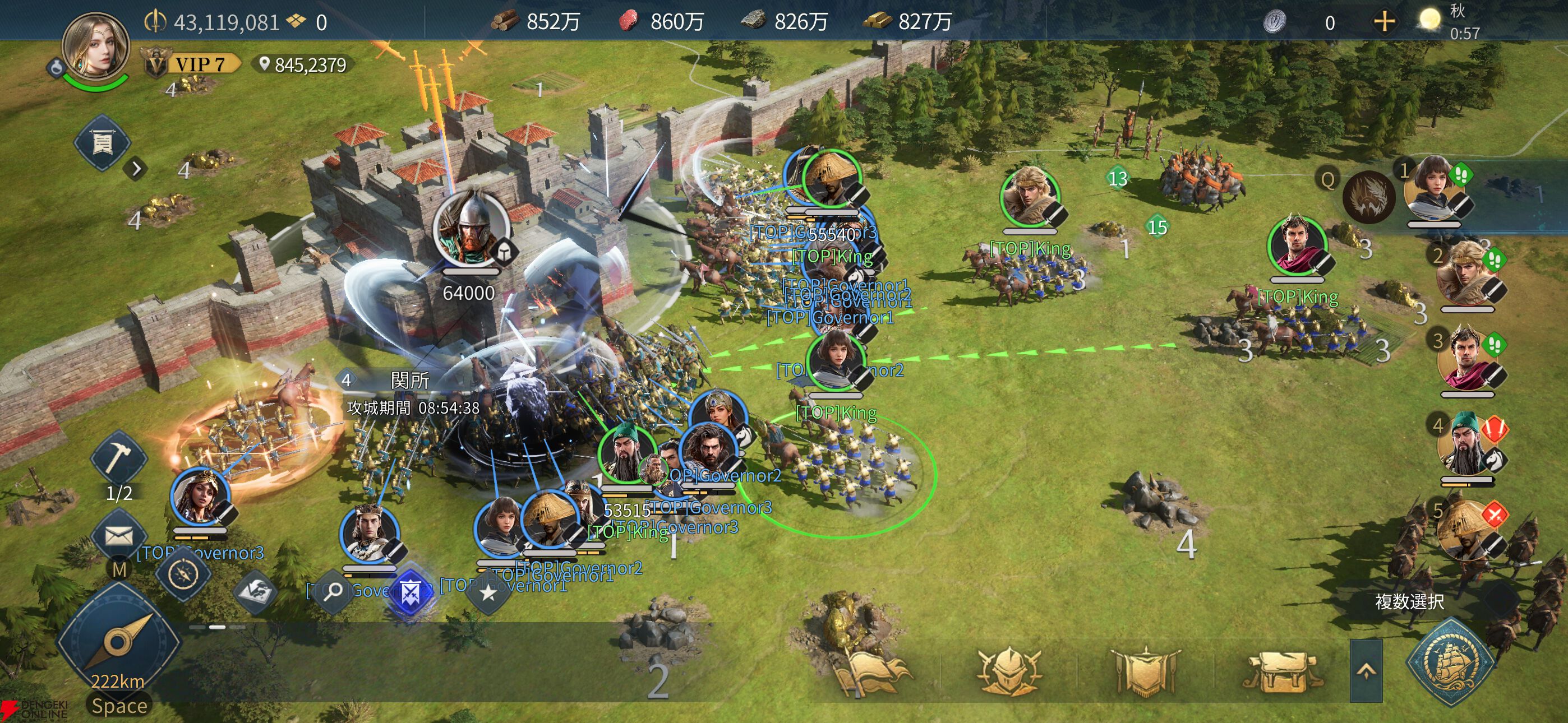Click the magnifying glass search icon
Image resolution: width=1568 pixels, height=723 pixels.
[x=333, y=591]
